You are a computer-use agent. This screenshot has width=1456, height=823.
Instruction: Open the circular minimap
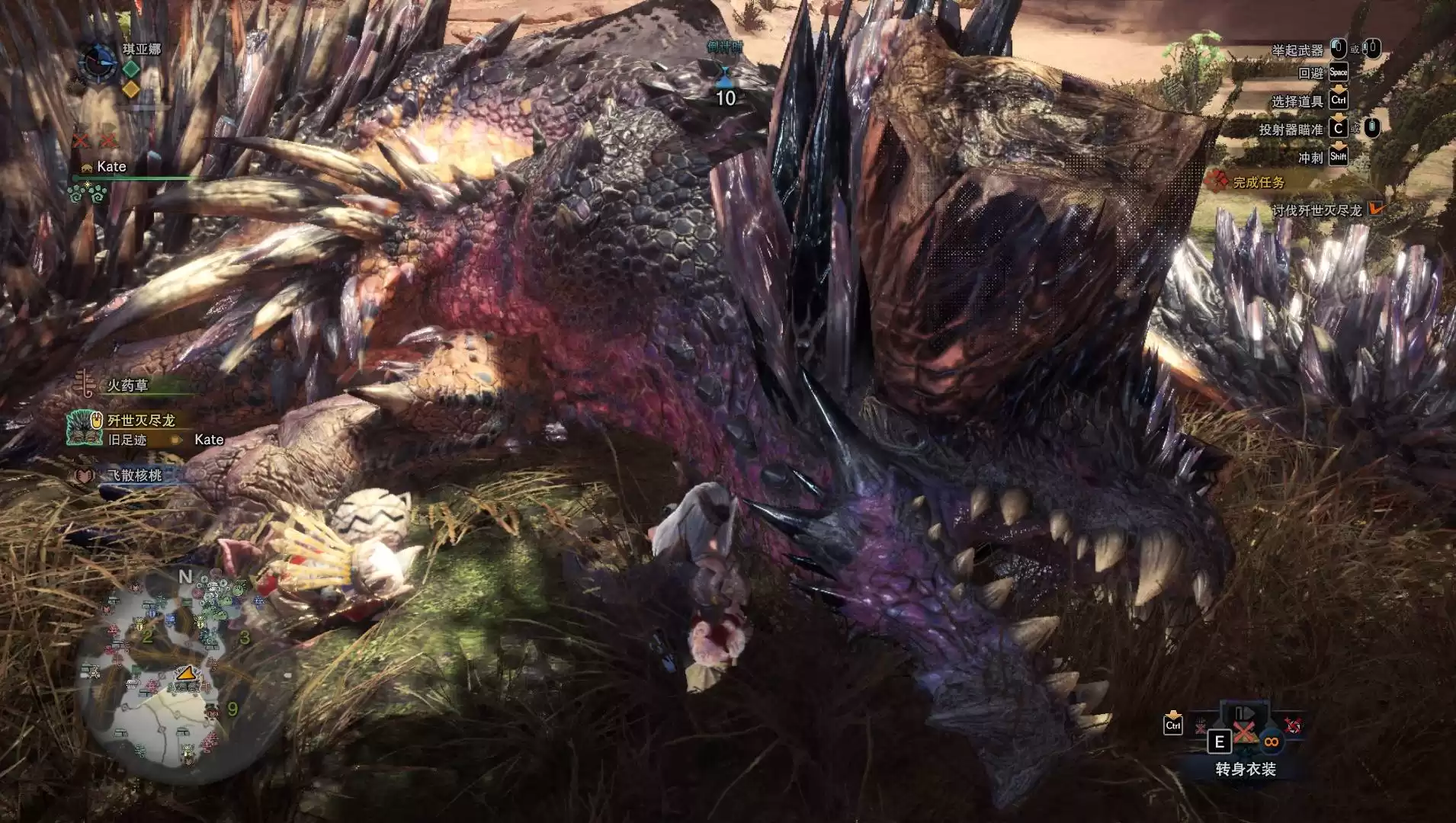162,671
